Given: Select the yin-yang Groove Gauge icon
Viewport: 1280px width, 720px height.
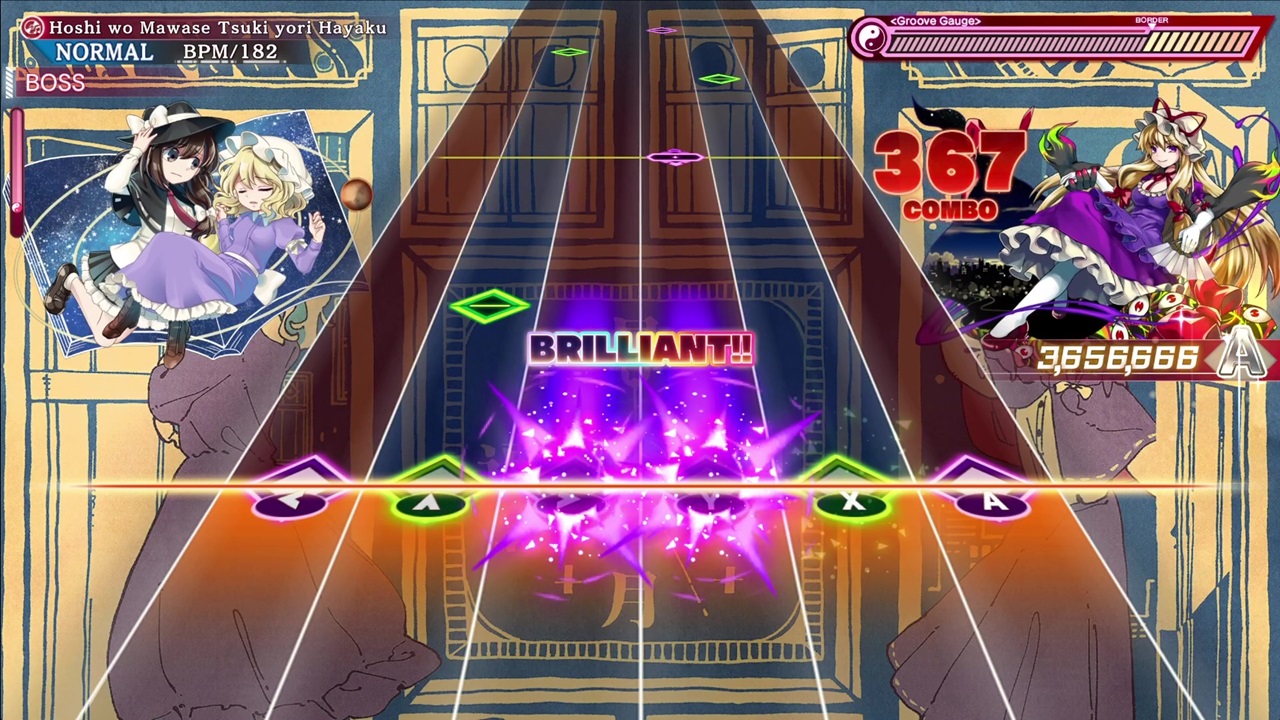Looking at the screenshot, I should 870,40.
